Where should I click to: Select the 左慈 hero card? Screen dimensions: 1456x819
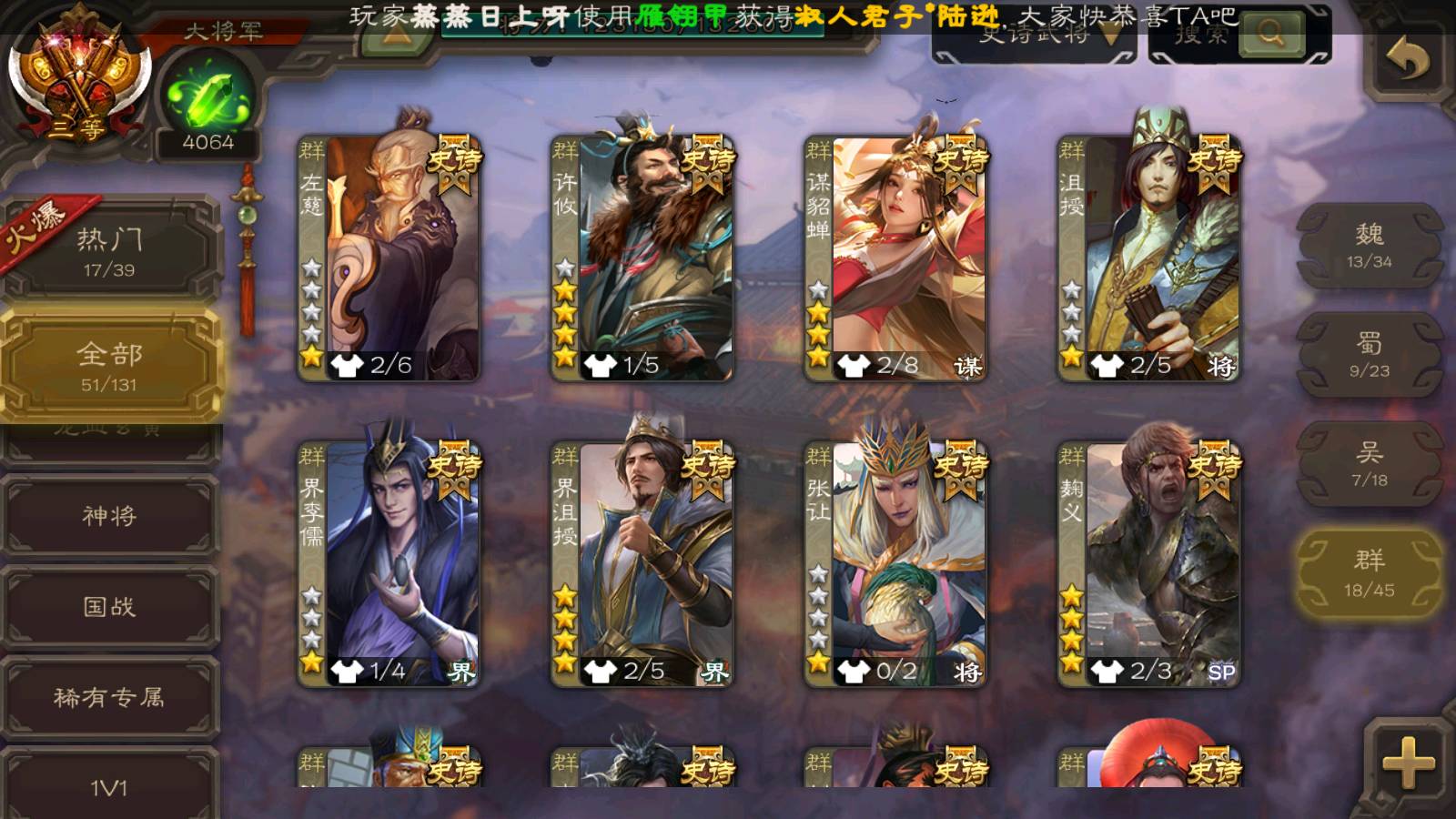[x=389, y=257]
